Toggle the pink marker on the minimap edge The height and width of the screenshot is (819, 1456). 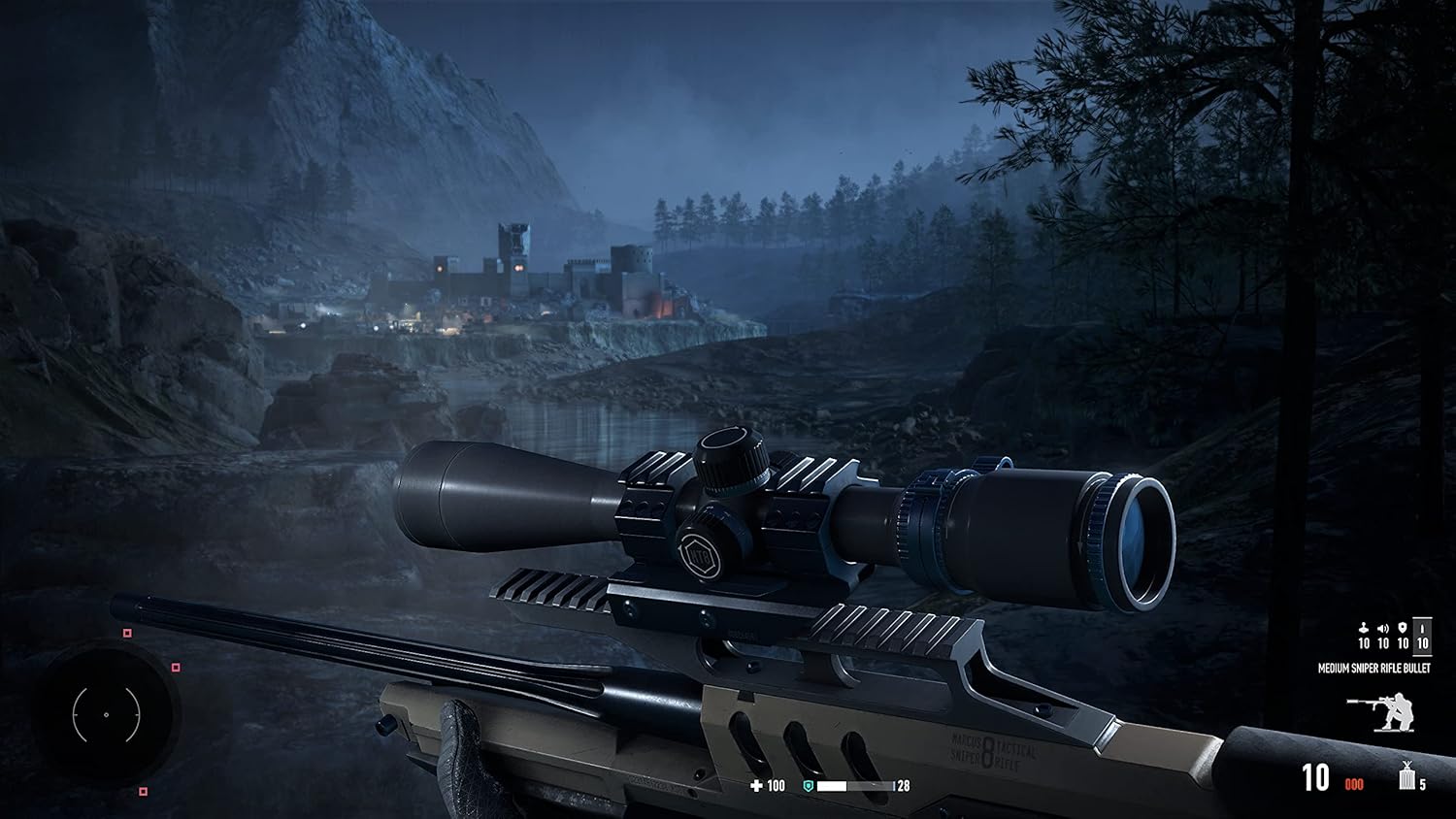click(x=176, y=668)
